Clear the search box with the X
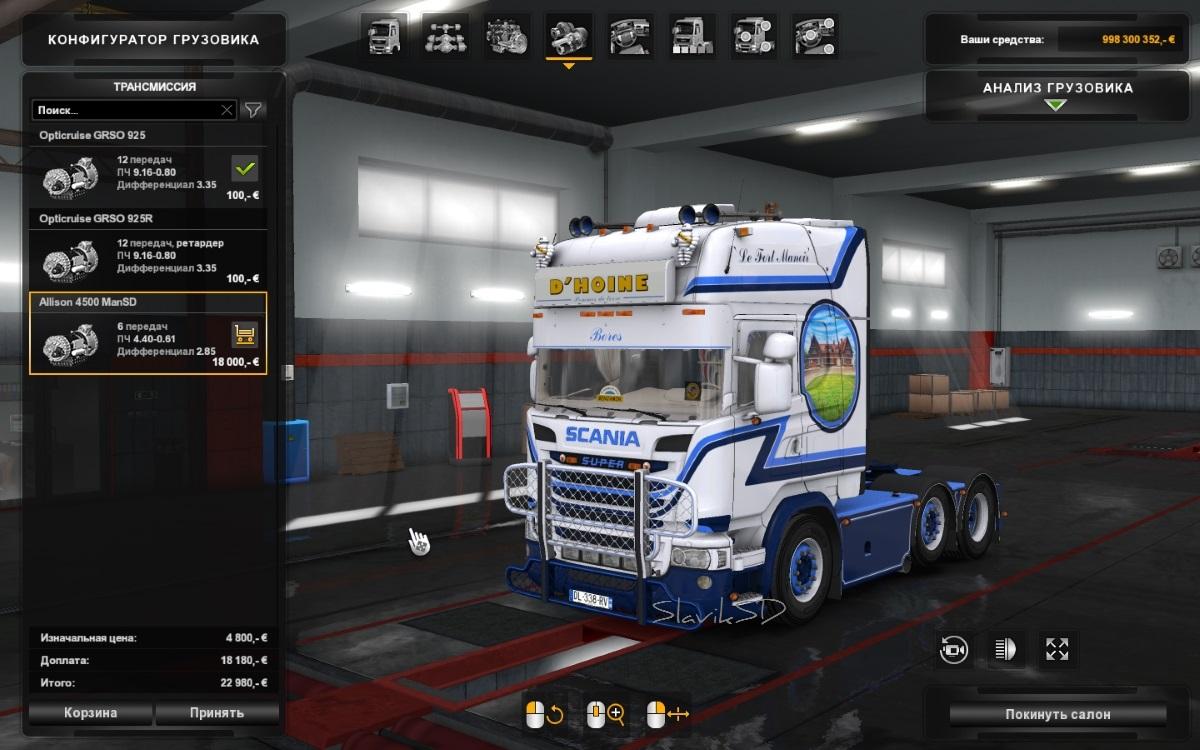The height and width of the screenshot is (750, 1200). pos(227,110)
